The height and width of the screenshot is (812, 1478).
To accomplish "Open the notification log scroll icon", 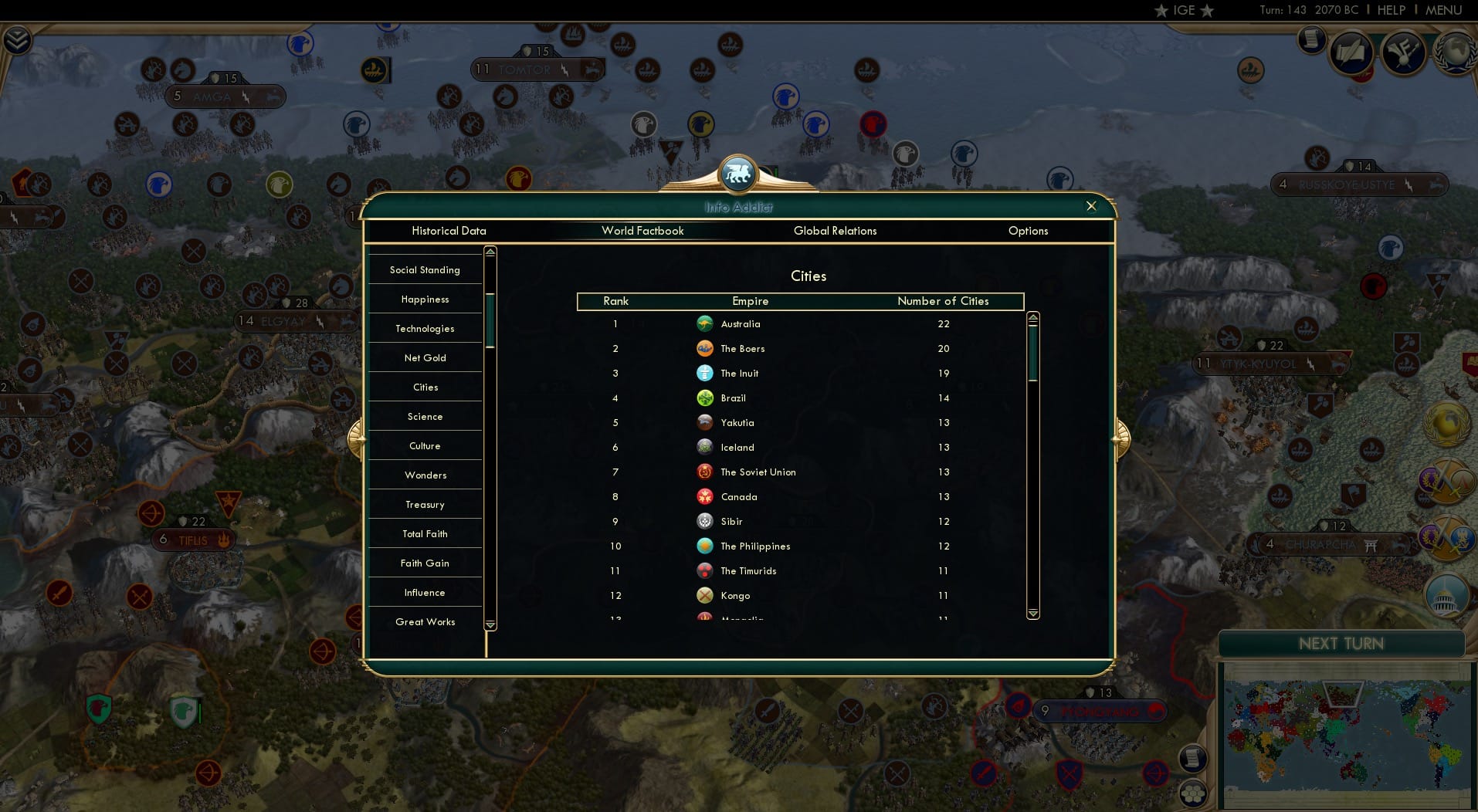I will tap(1311, 40).
